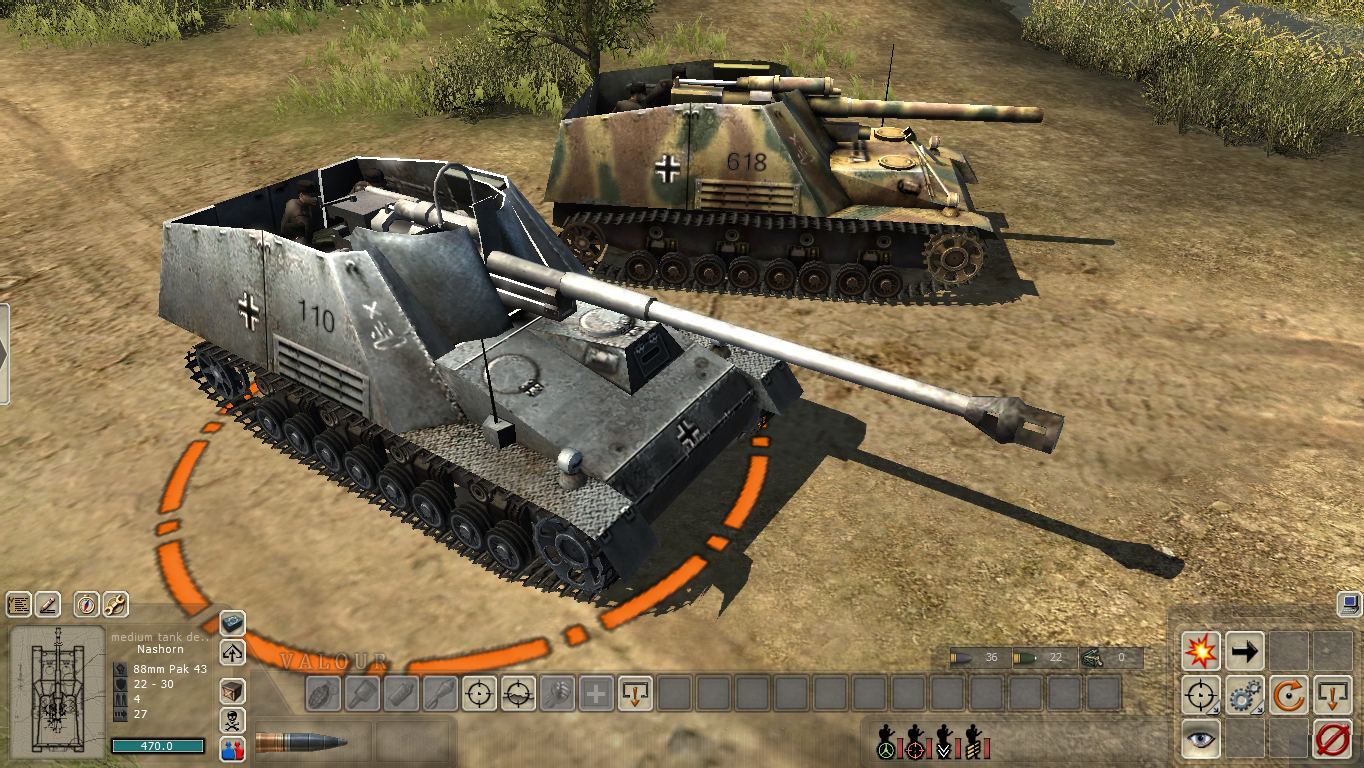Select the crossed wrenches settings icon
Viewport: 1364px width, 768px height.
116,605
